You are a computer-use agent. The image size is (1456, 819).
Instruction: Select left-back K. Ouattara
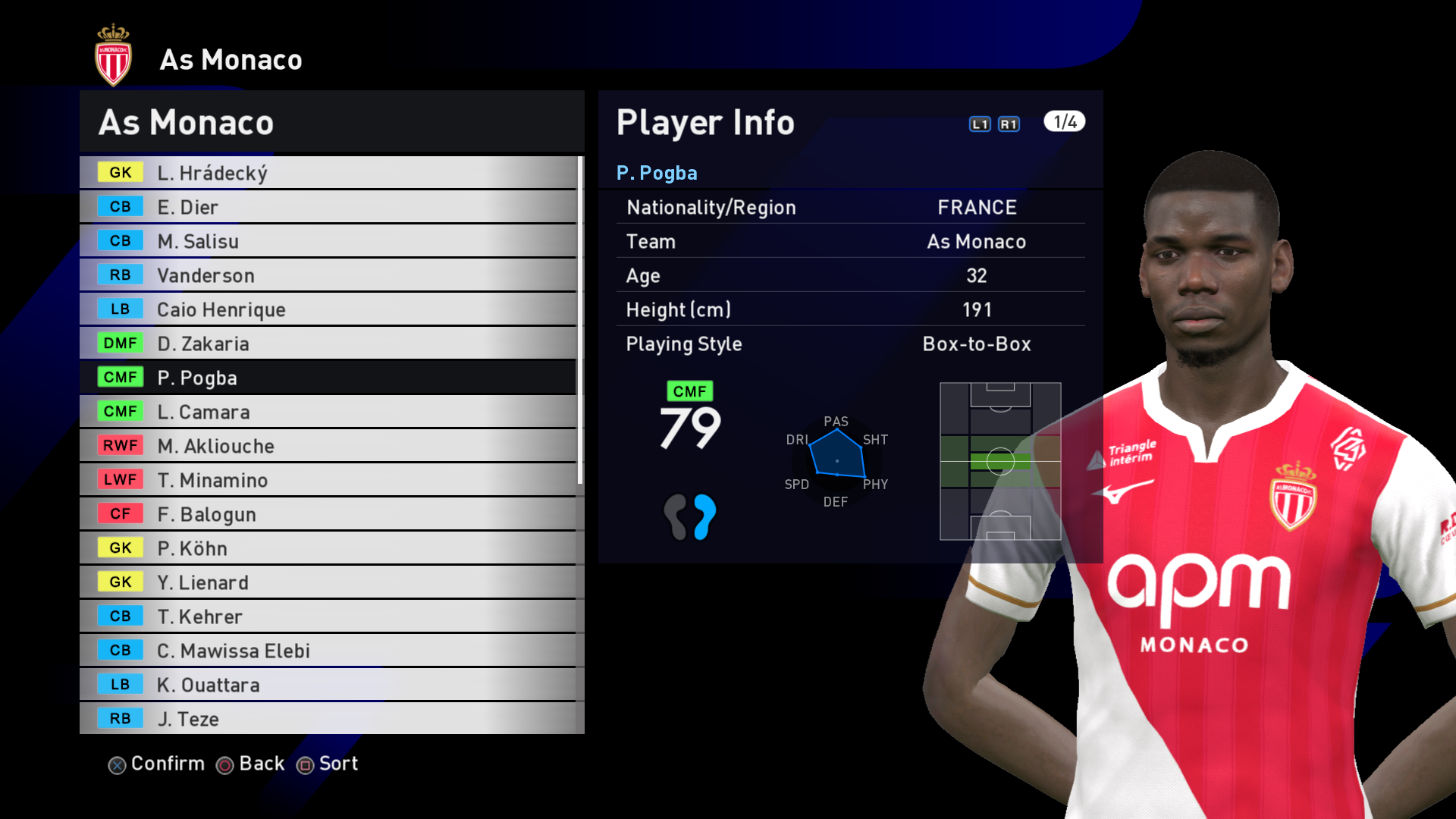(x=328, y=685)
